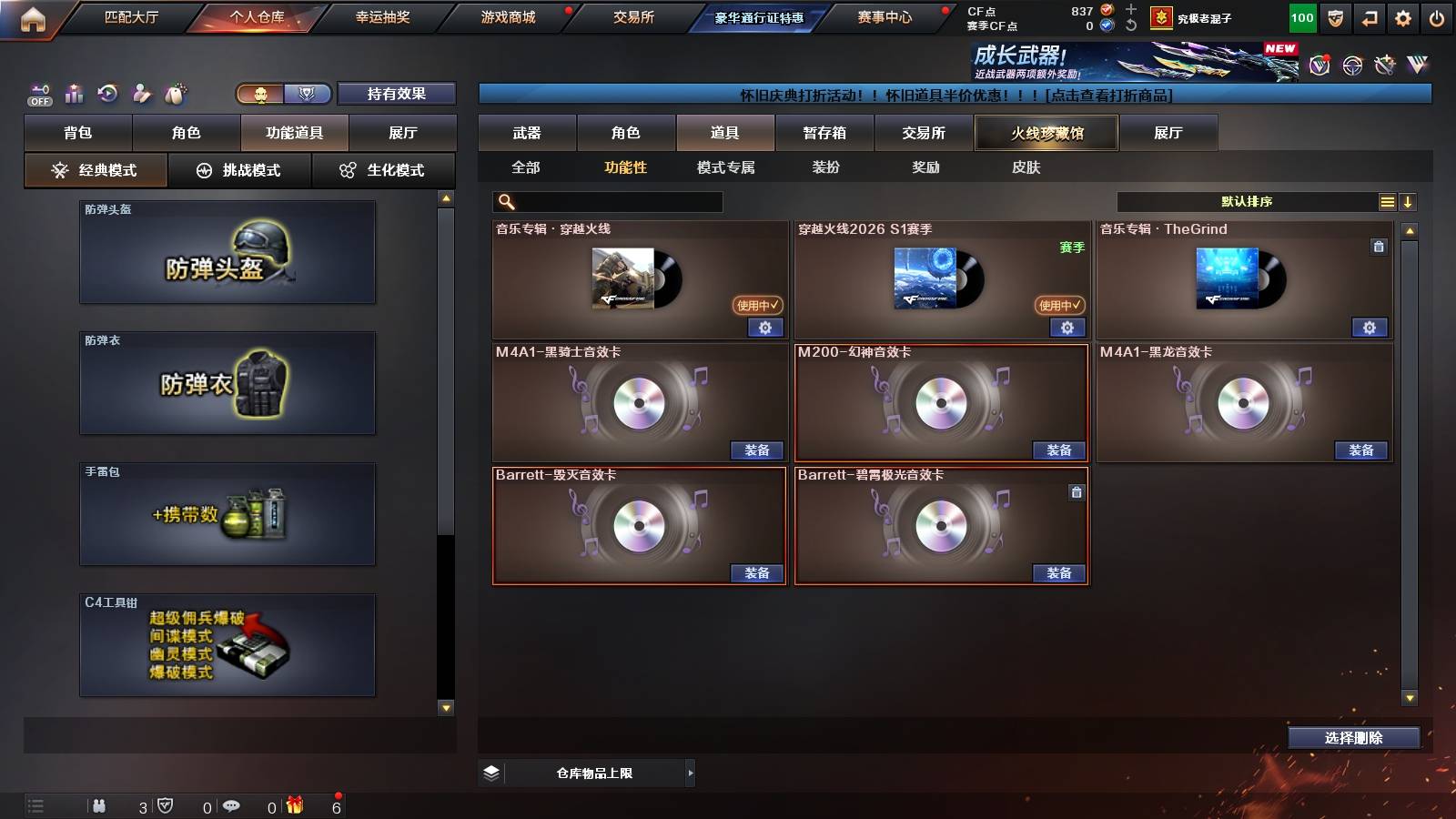Open the gift box notifications at the bottom
The width and height of the screenshot is (1456, 819).
click(297, 804)
